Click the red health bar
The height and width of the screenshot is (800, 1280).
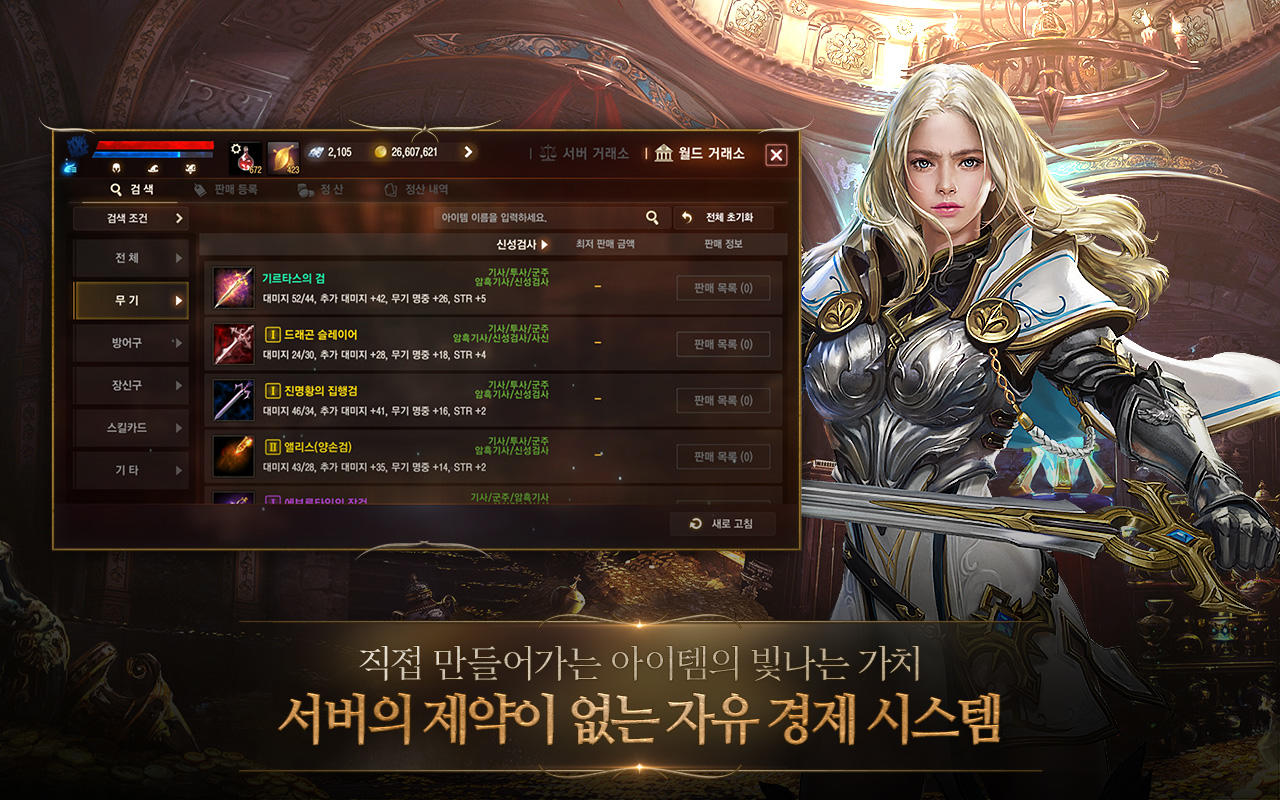coord(155,146)
